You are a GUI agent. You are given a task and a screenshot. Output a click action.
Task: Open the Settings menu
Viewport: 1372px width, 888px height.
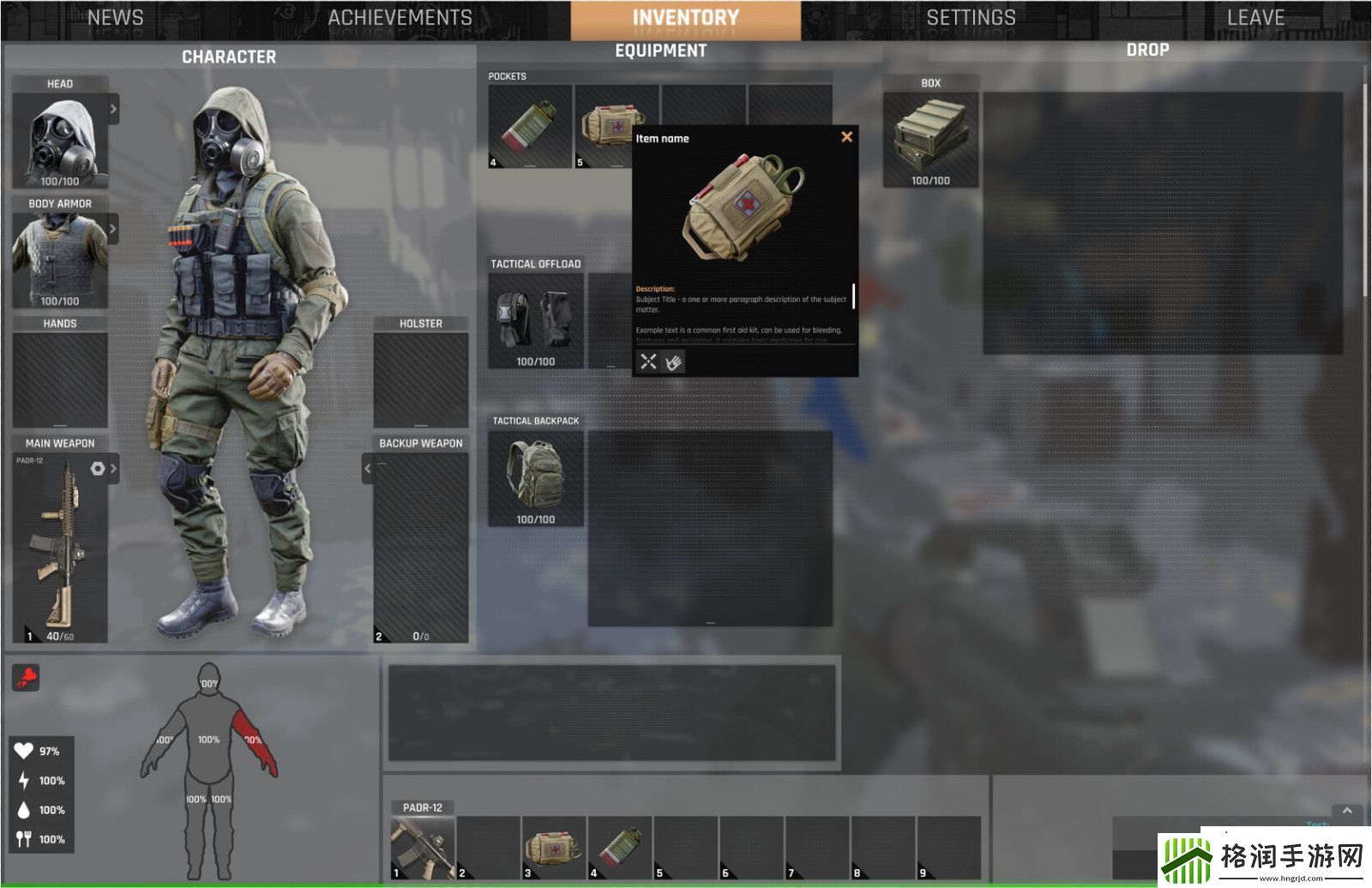click(971, 16)
